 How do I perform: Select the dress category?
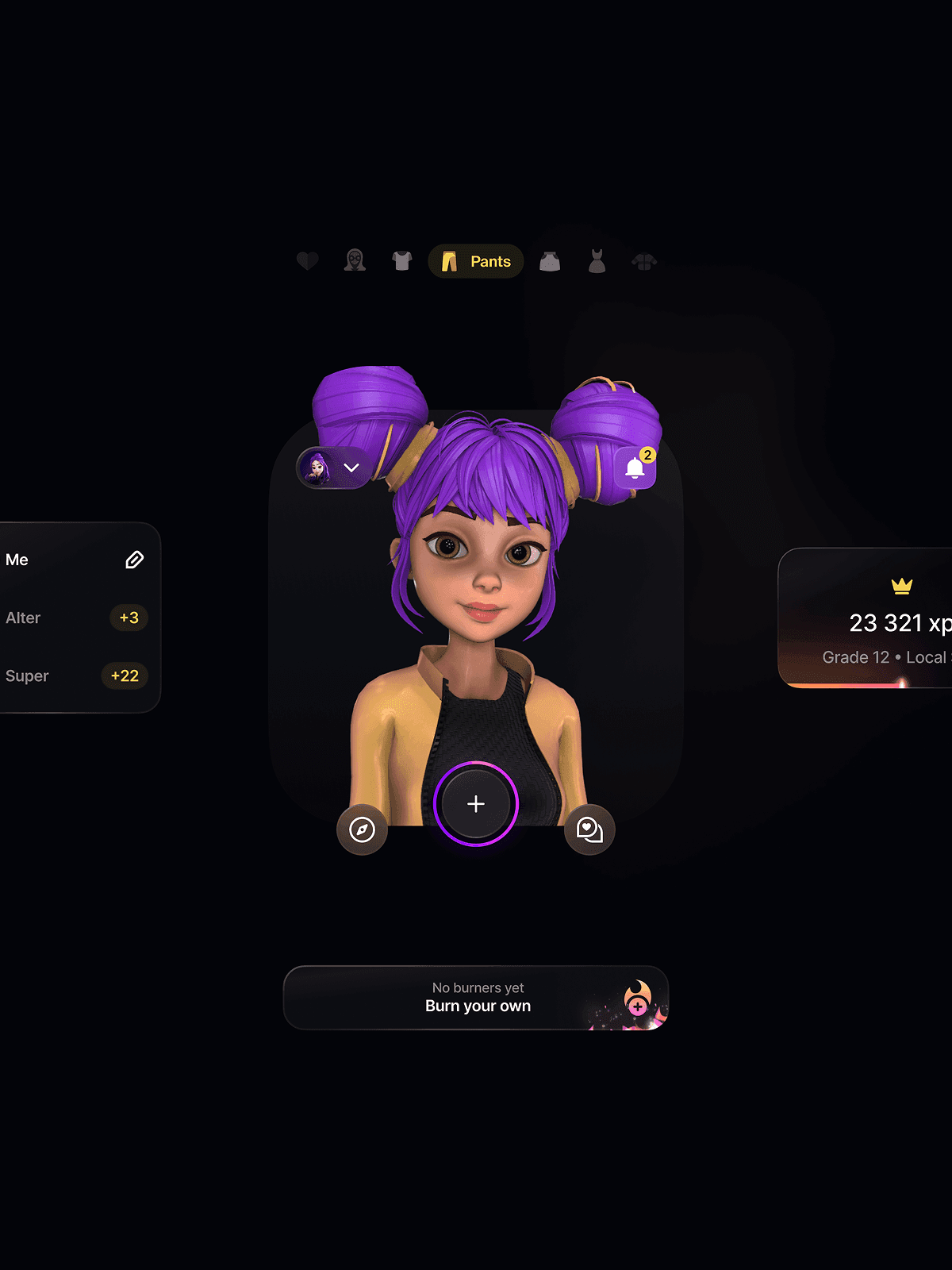coord(597,261)
